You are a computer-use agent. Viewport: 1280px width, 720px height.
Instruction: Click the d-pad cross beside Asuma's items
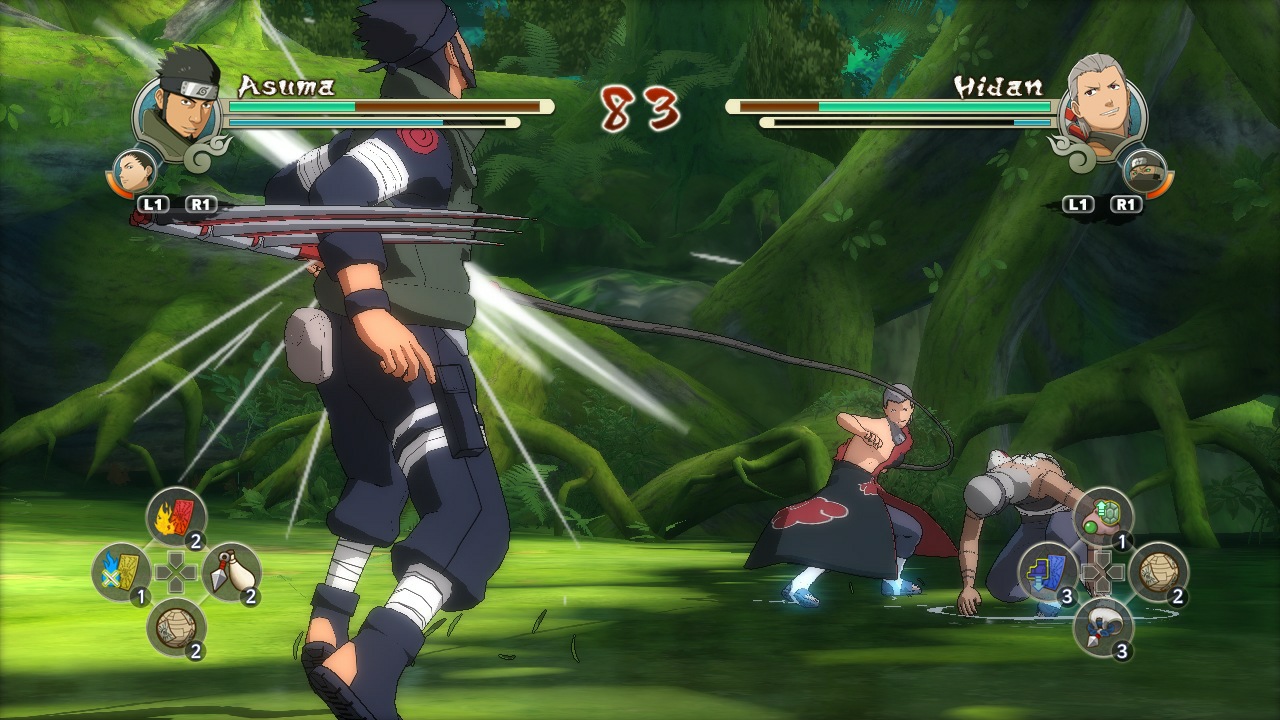(178, 574)
